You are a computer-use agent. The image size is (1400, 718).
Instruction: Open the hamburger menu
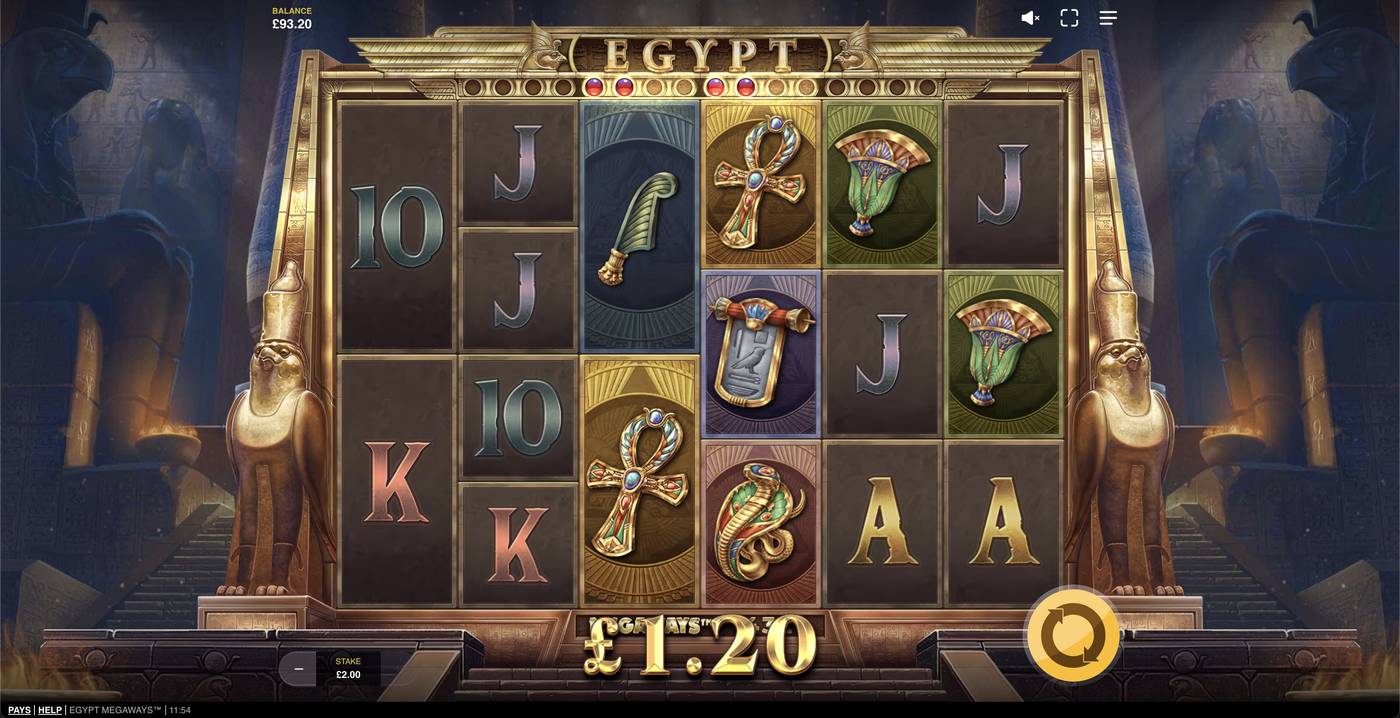tap(1108, 18)
